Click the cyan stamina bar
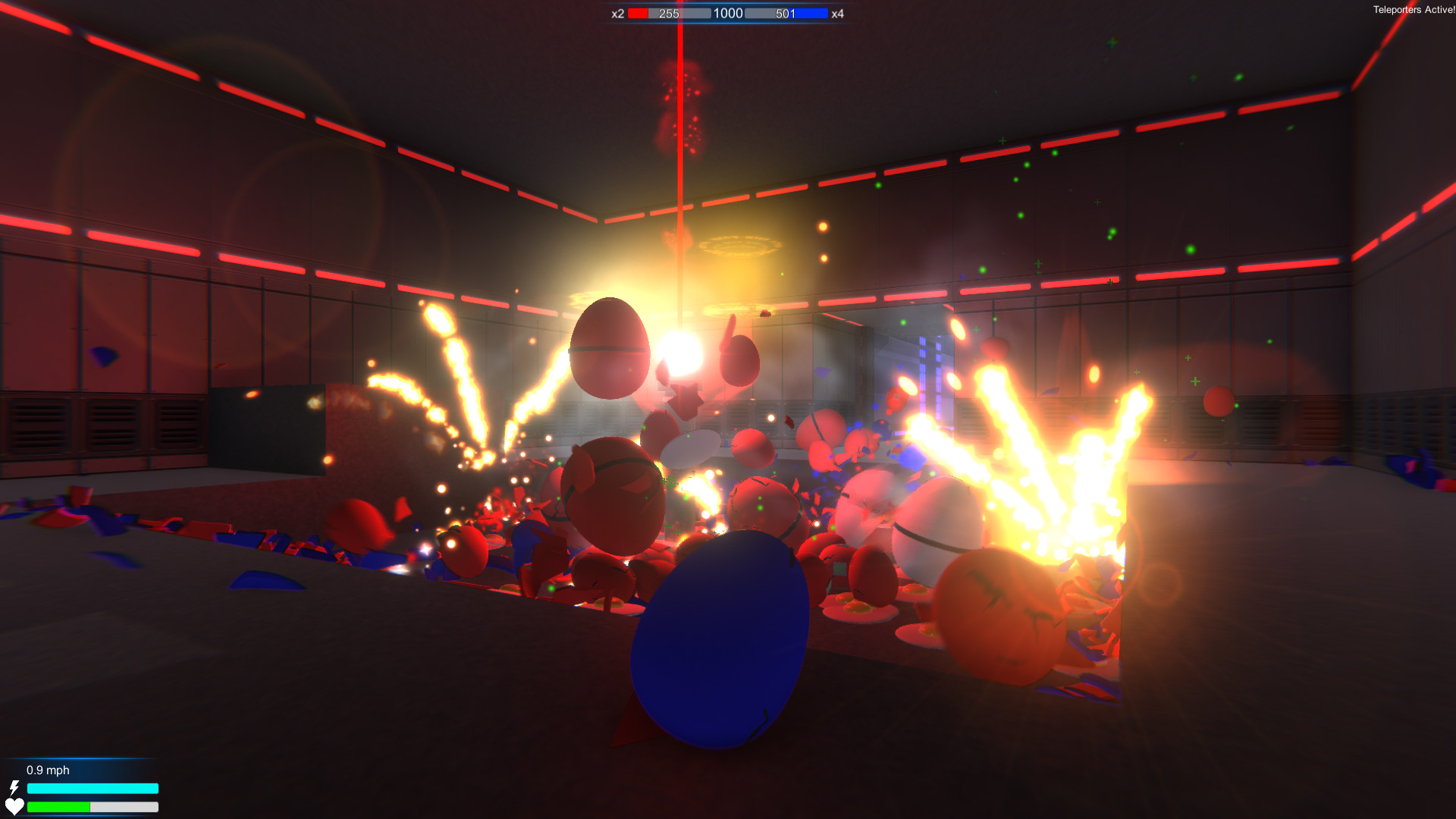The width and height of the screenshot is (1456, 819). click(91, 789)
